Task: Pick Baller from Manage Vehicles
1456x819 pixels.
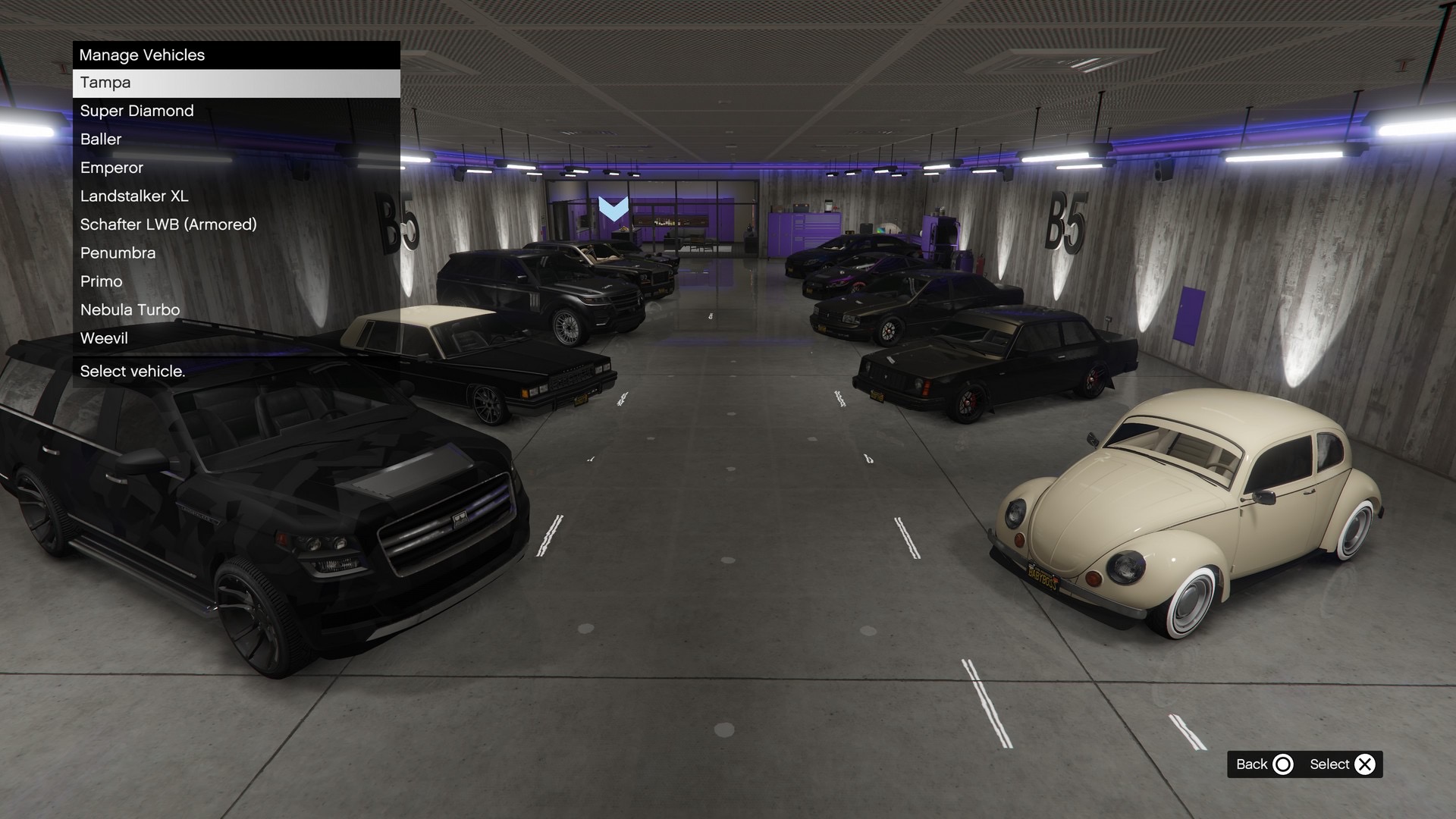Action: [x=236, y=140]
